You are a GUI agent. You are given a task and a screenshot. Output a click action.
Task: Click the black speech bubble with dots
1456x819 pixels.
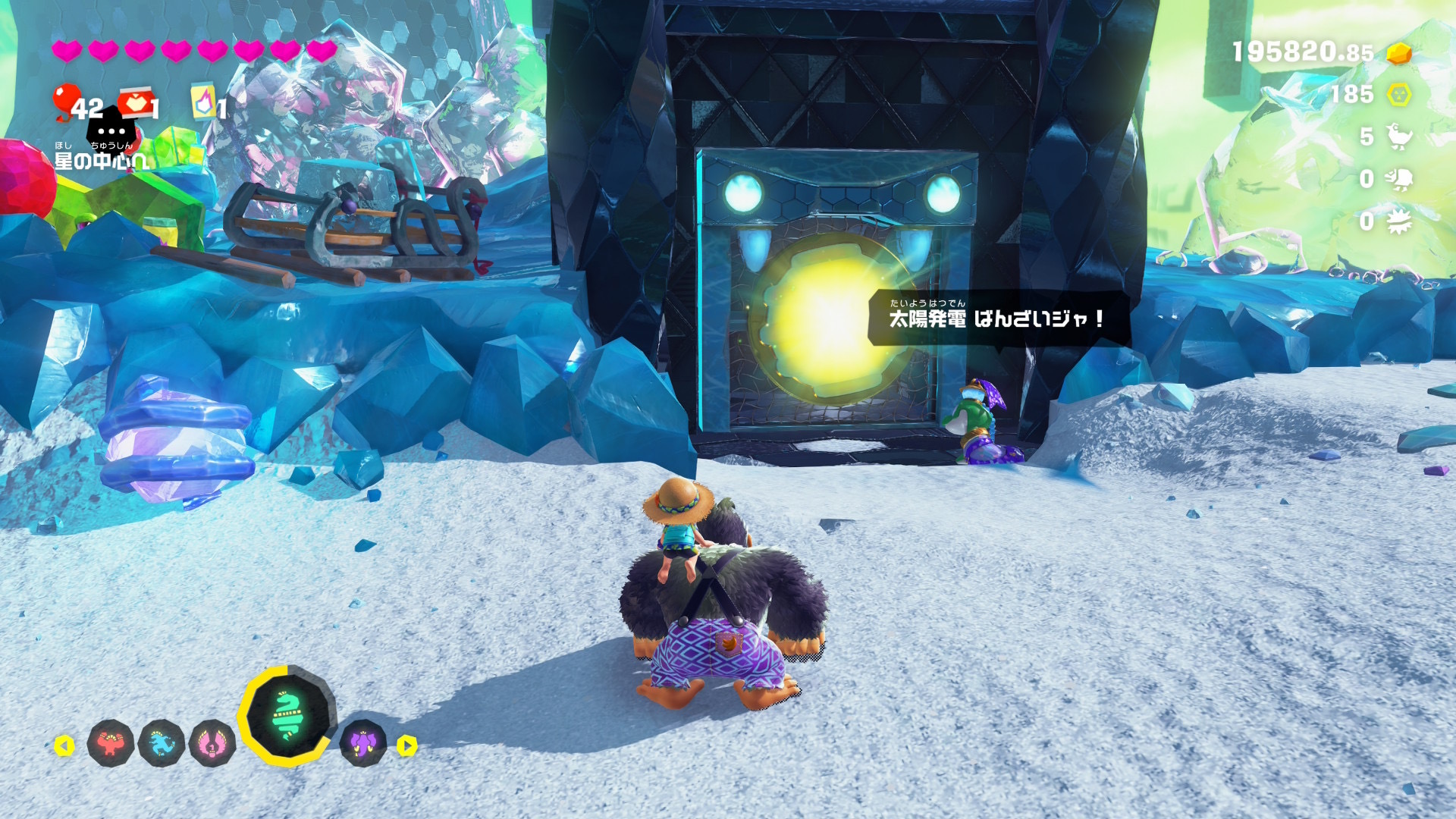(111, 130)
